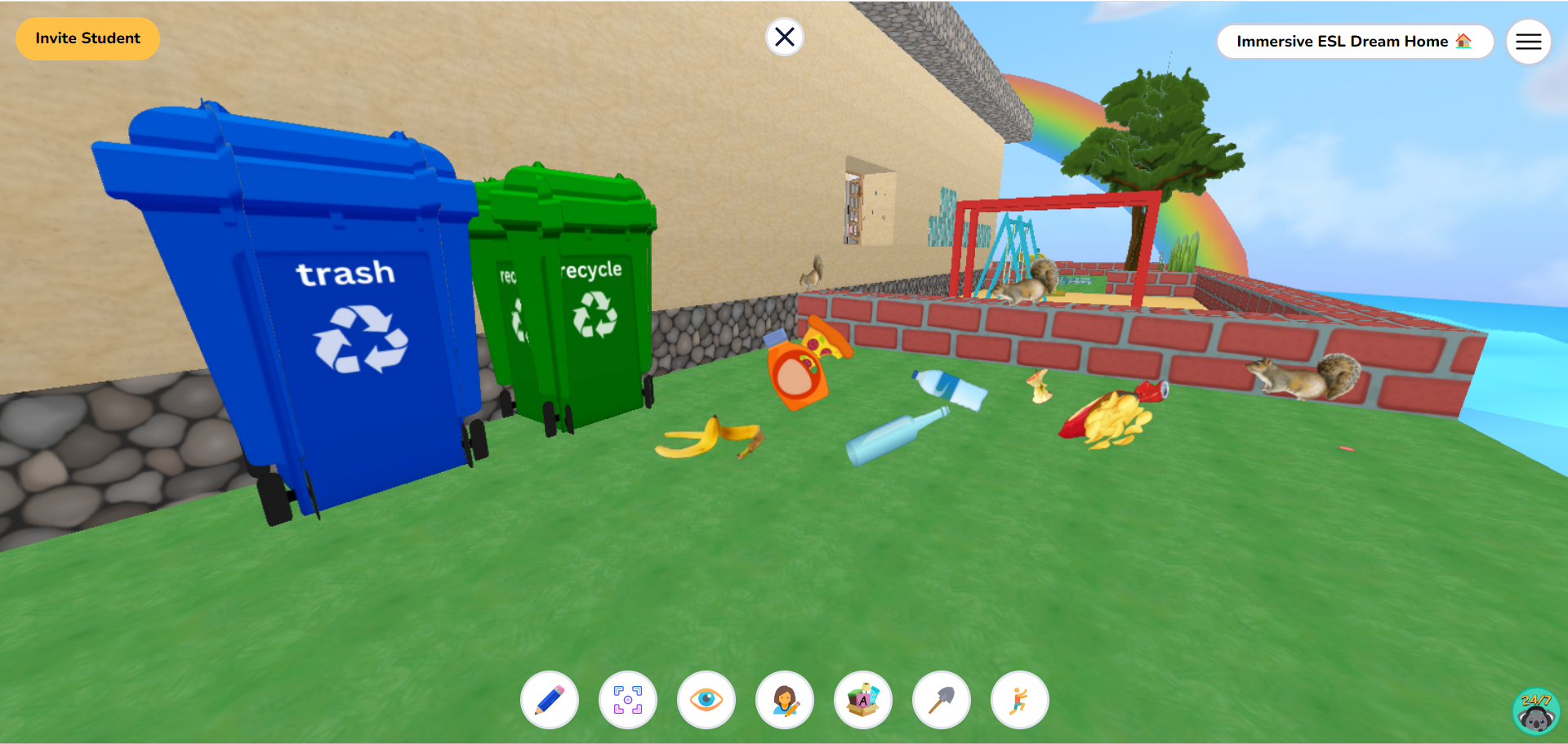Screen dimensions: 1568x744
Task: Open the hamburger menu
Action: pyautogui.click(x=1528, y=41)
